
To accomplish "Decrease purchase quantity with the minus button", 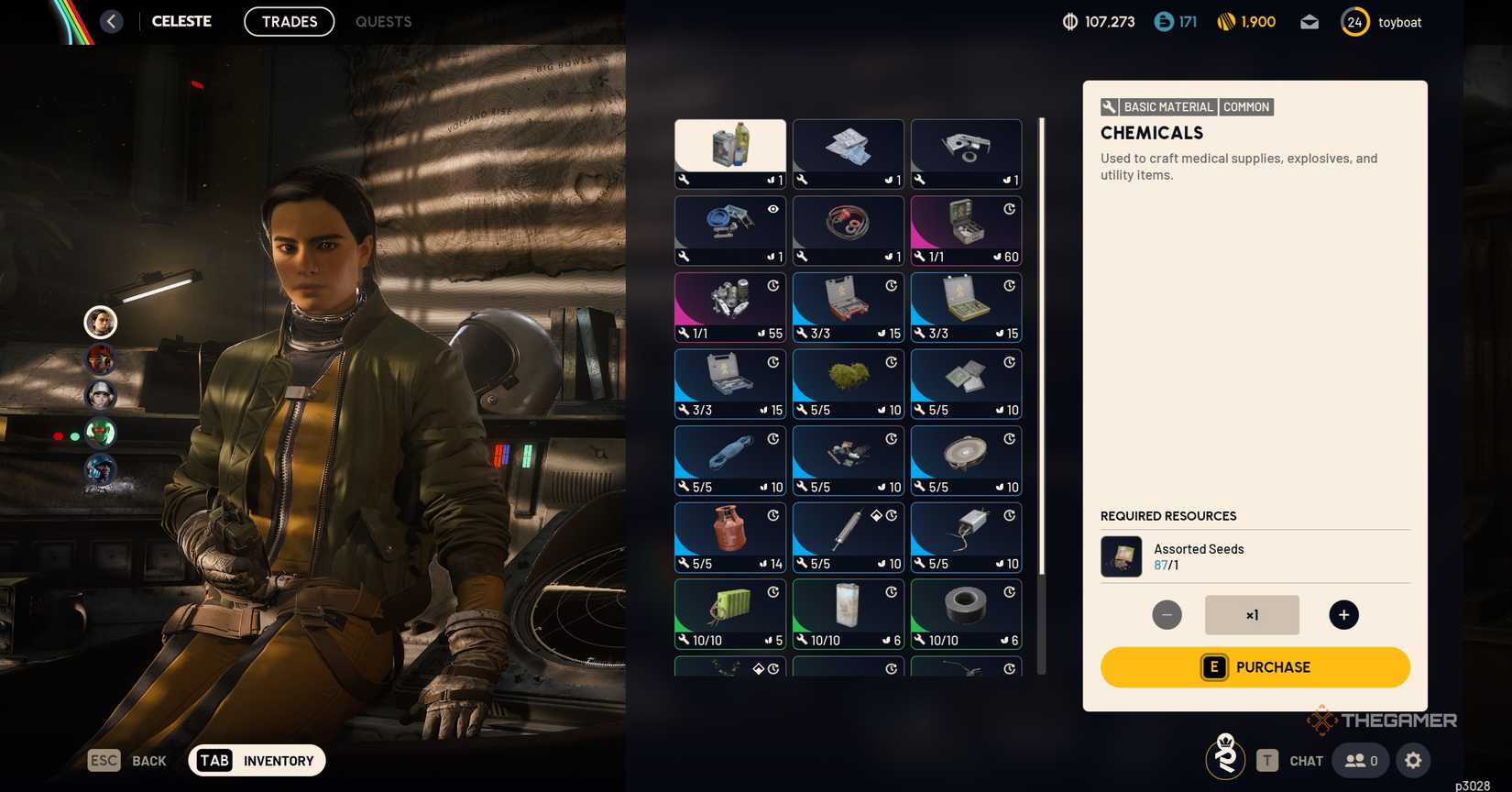I will 1167,614.
